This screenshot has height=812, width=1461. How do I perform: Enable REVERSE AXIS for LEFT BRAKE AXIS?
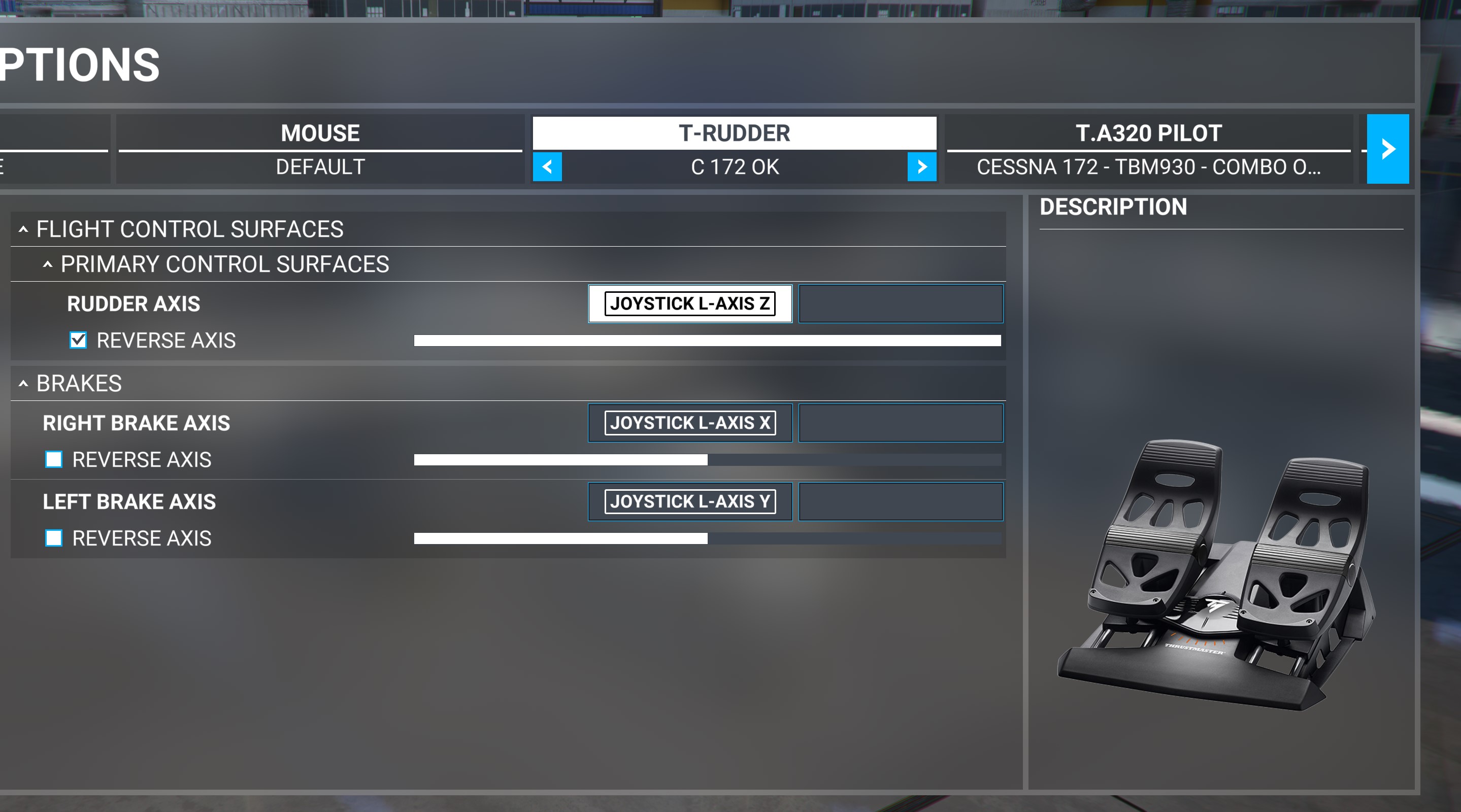[x=54, y=538]
